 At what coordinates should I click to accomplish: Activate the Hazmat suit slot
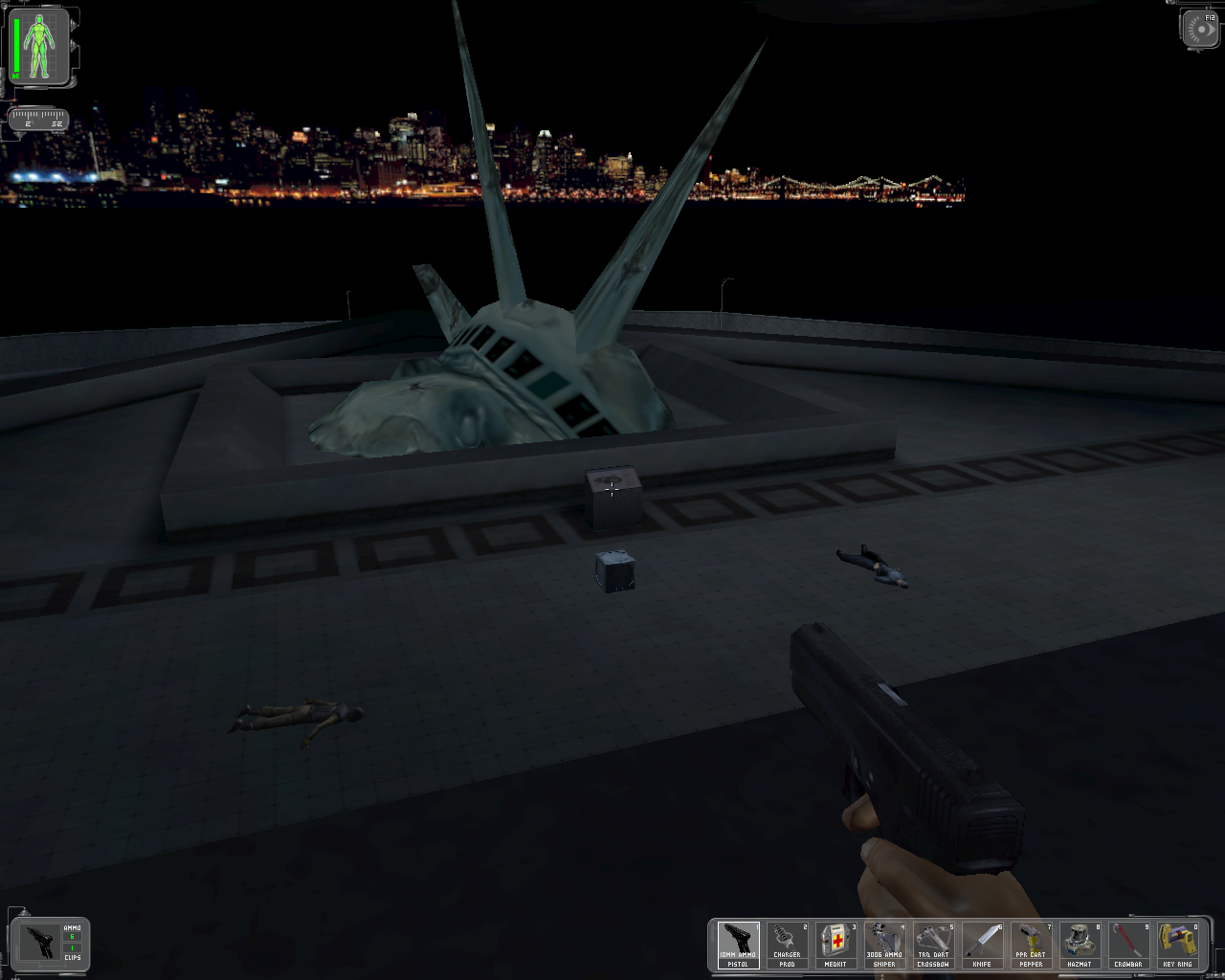[x=1080, y=944]
